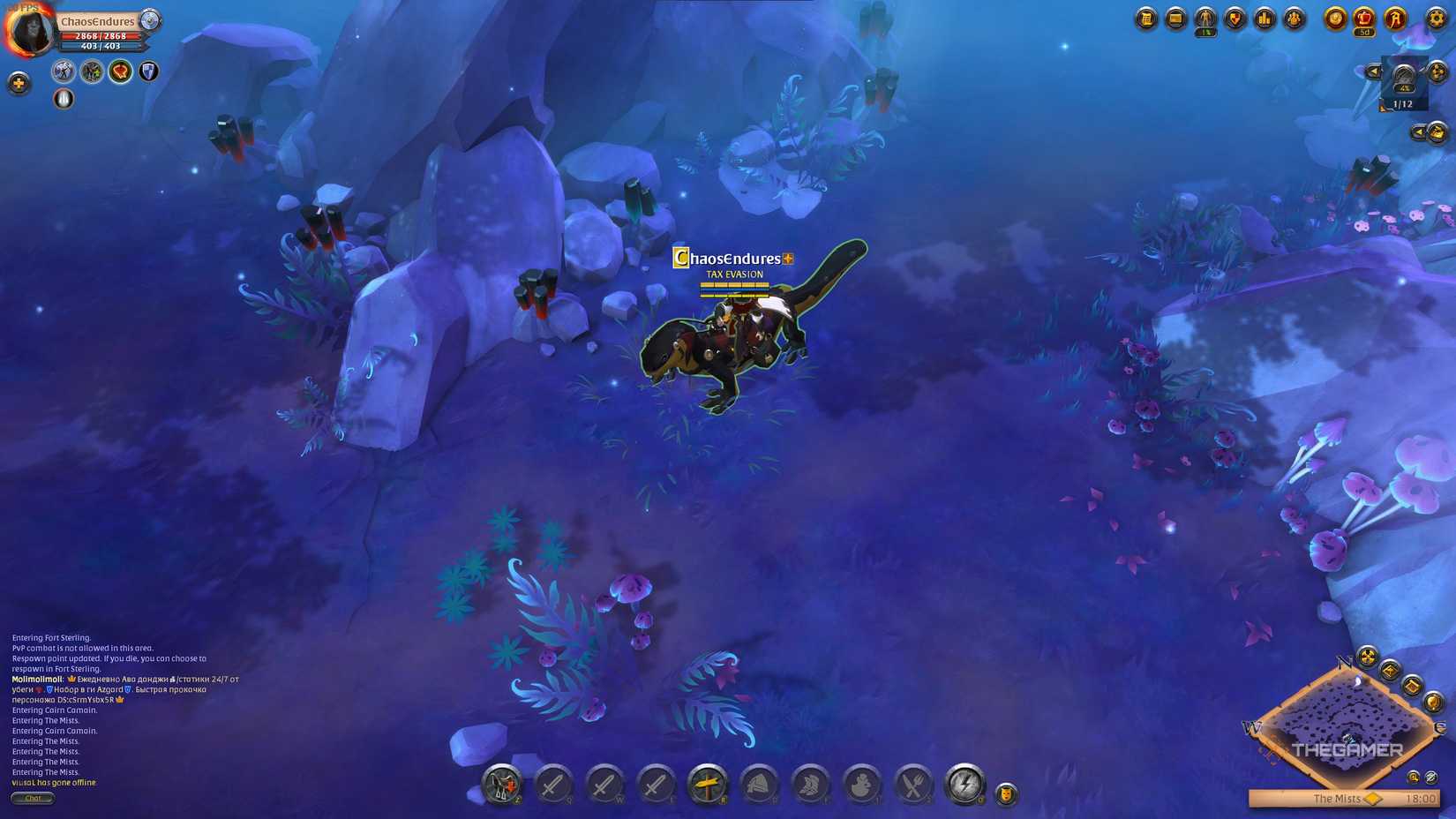This screenshot has height=819, width=1456.
Task: Click the gathering progress marker showing 1/12
Action: [1402, 103]
